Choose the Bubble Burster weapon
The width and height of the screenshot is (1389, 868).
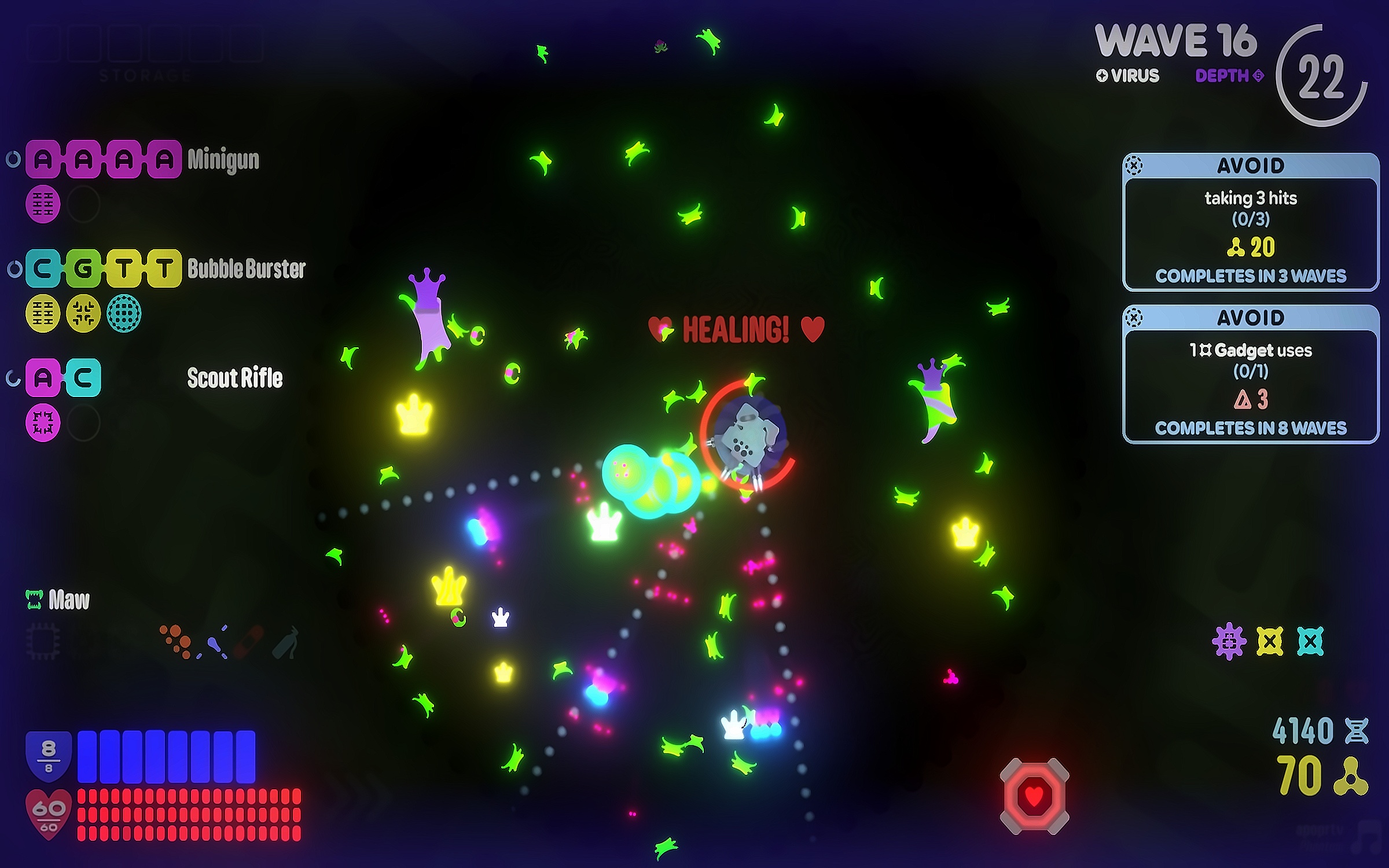pyautogui.click(x=246, y=269)
